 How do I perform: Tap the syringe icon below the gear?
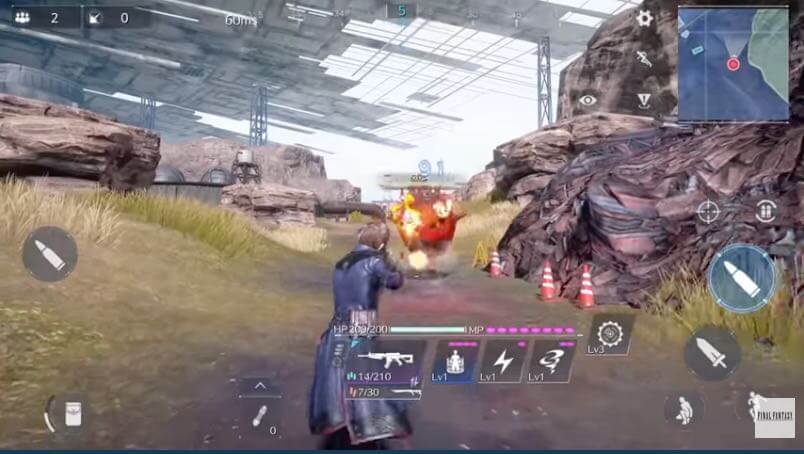click(645, 59)
